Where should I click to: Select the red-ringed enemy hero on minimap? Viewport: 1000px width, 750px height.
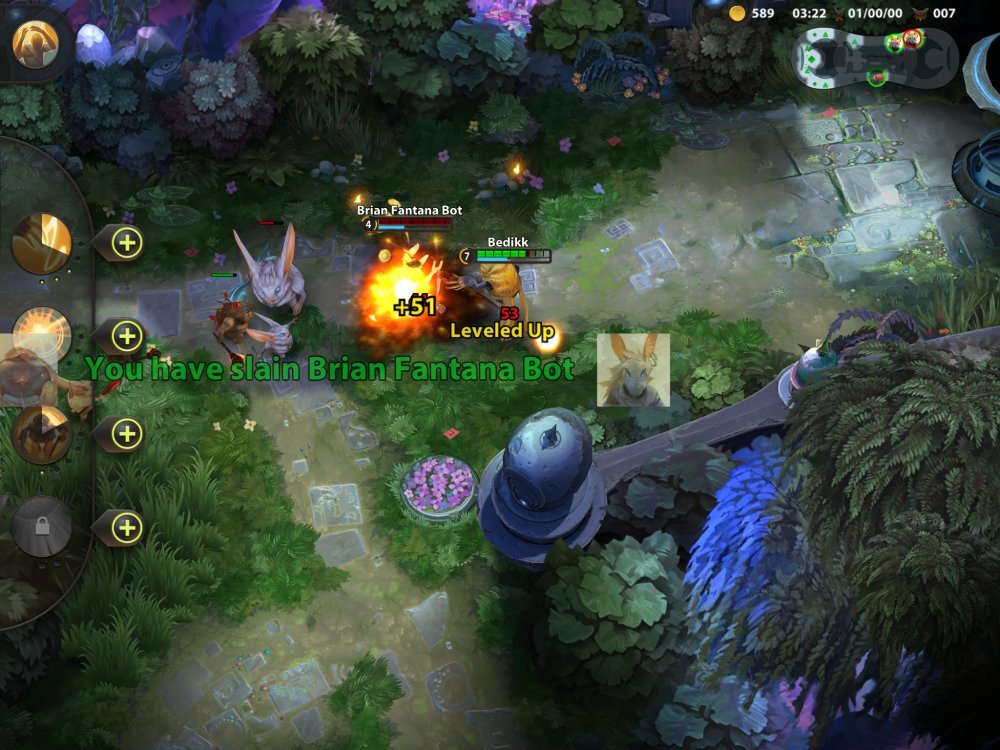pyautogui.click(x=912, y=39)
